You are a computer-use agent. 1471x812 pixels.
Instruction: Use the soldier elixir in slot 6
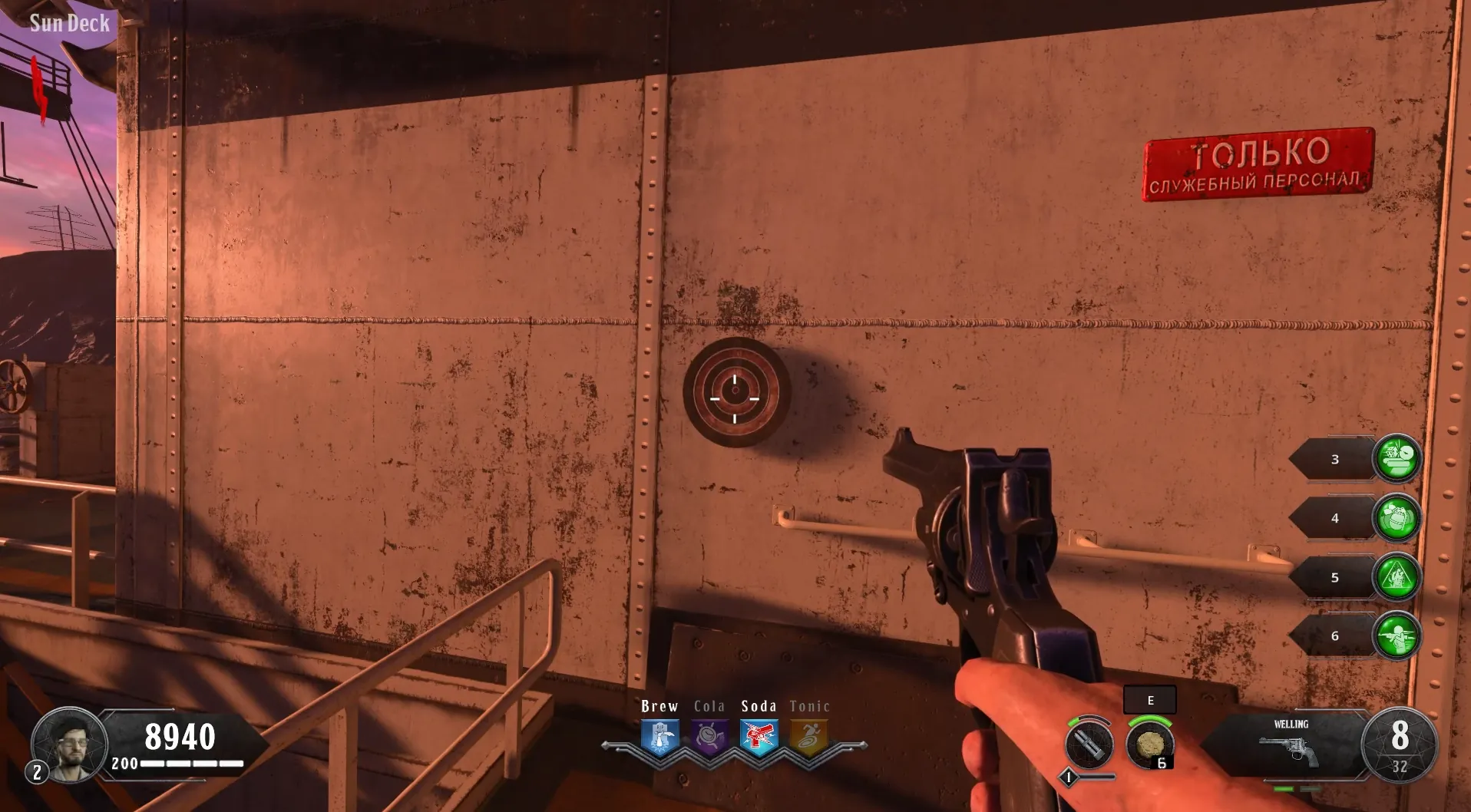pyautogui.click(x=1397, y=636)
